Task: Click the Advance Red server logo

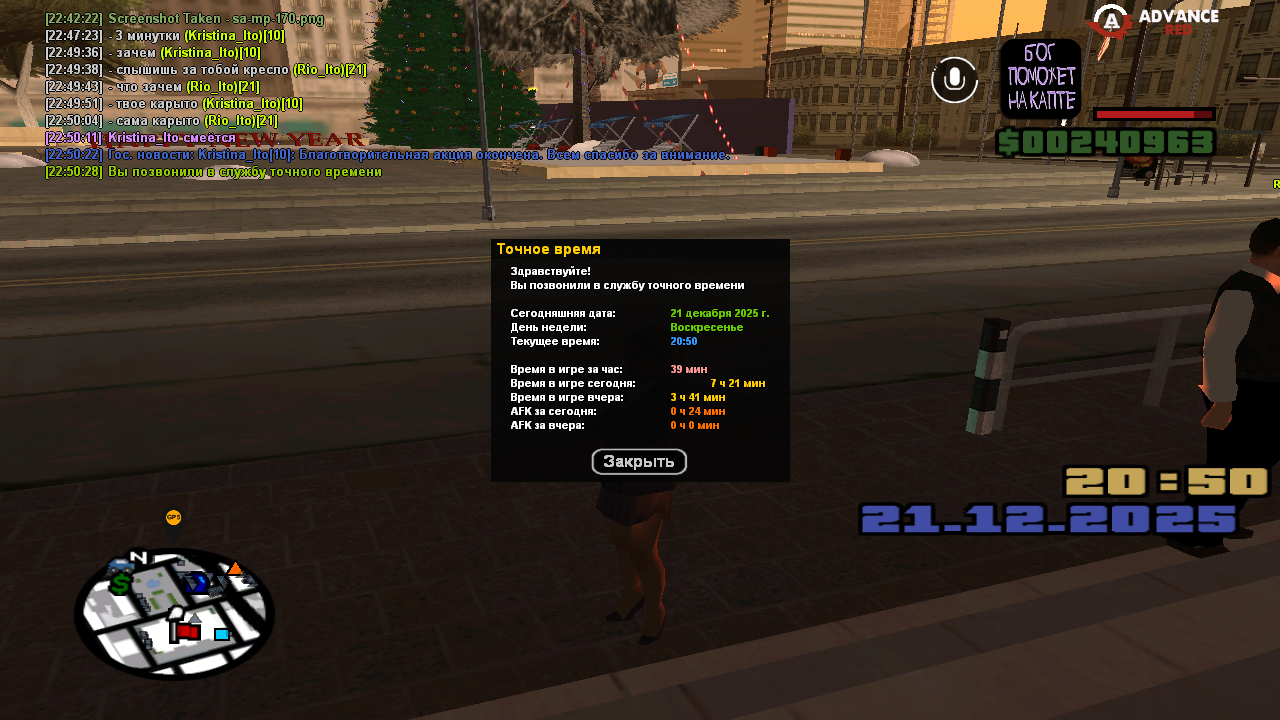Action: click(1155, 21)
